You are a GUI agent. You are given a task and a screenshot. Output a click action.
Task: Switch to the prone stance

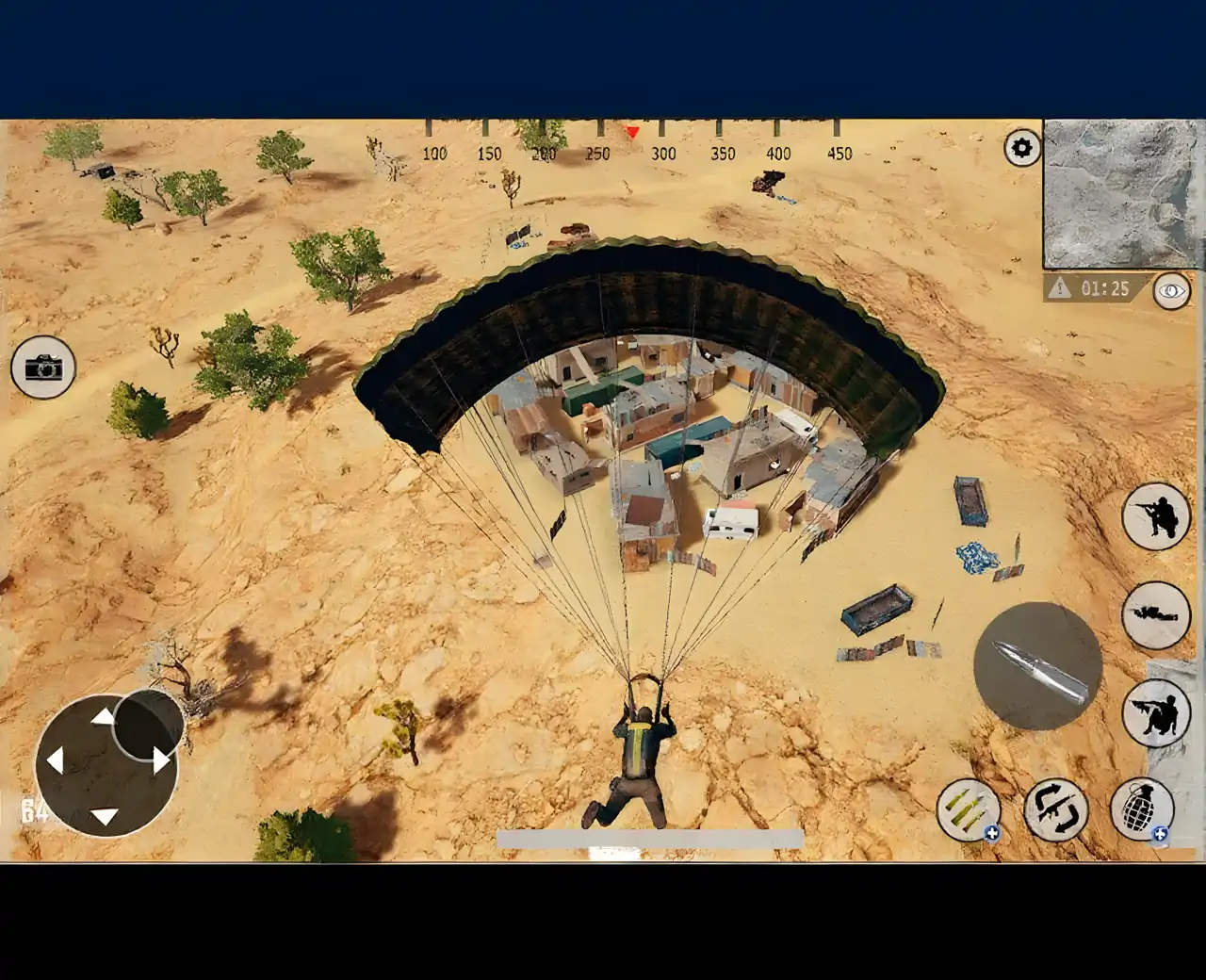pyautogui.click(x=1156, y=614)
